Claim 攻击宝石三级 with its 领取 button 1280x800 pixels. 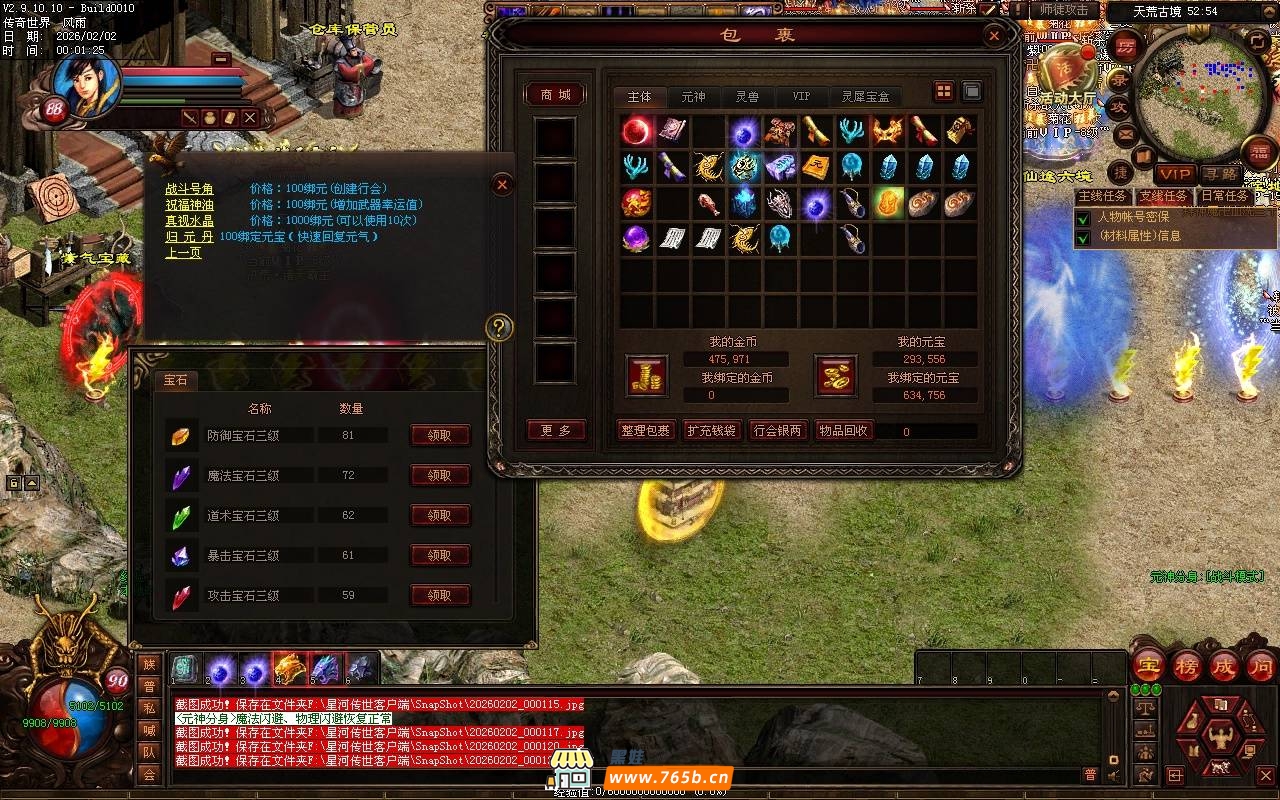pyautogui.click(x=440, y=596)
